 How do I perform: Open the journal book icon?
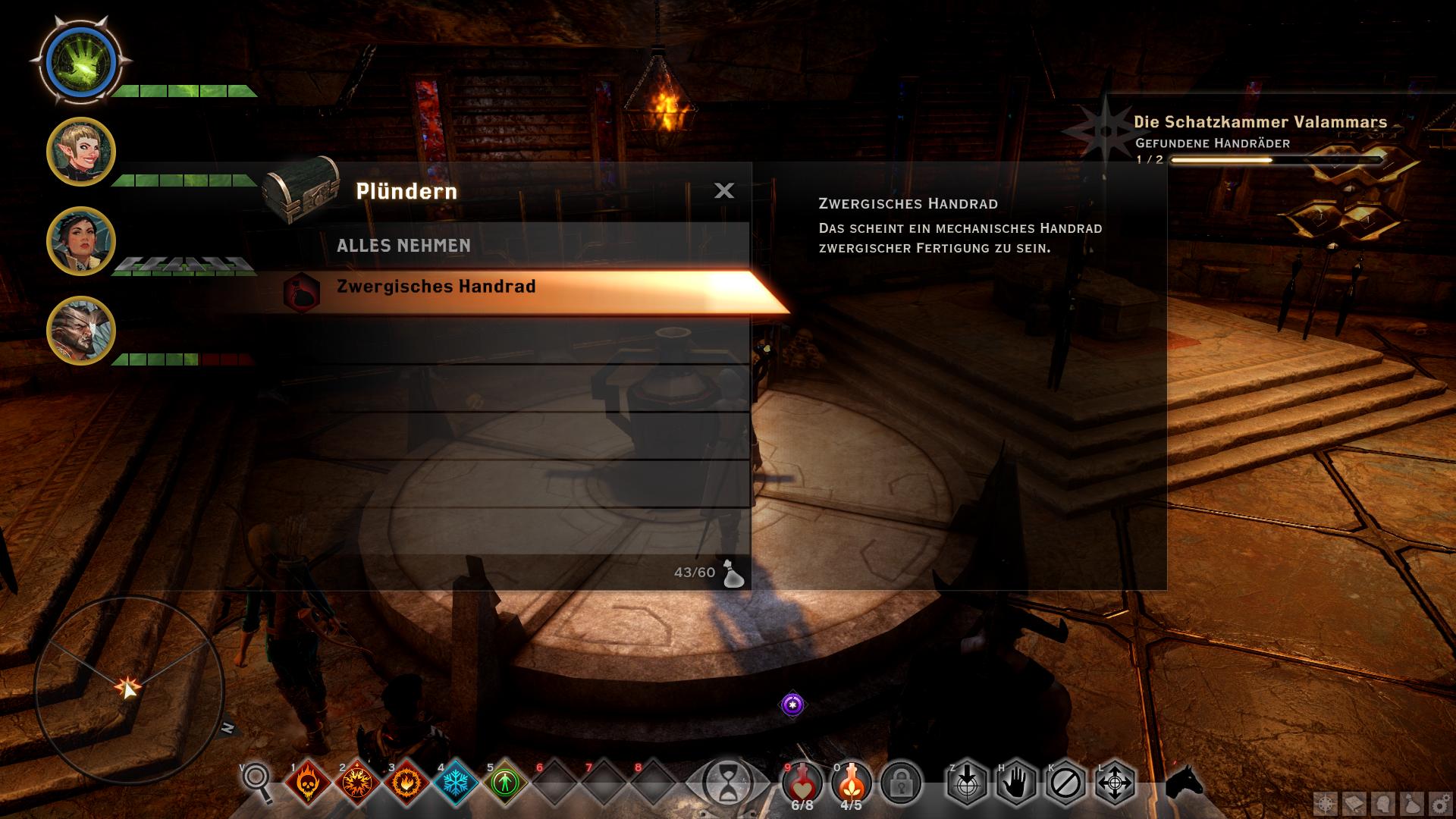click(1354, 805)
